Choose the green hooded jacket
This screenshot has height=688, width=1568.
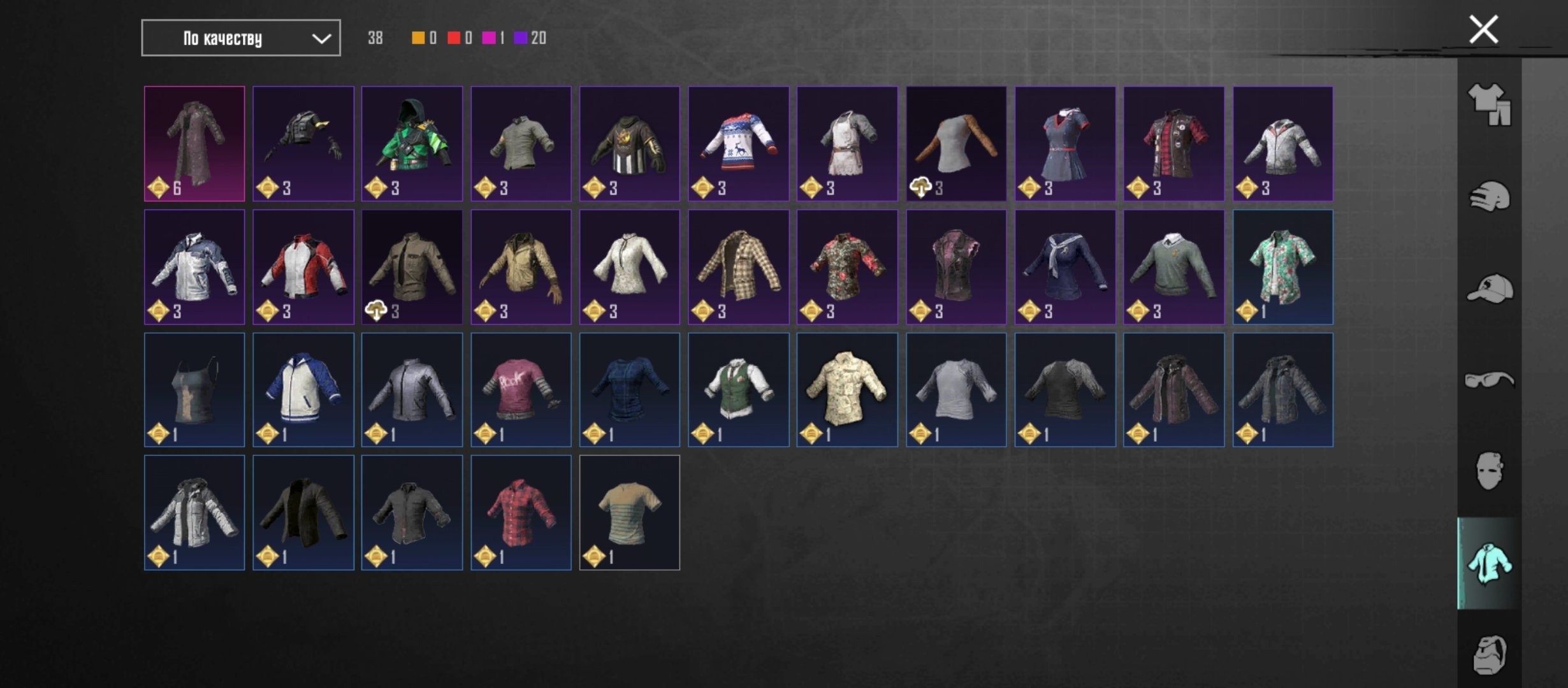point(412,144)
